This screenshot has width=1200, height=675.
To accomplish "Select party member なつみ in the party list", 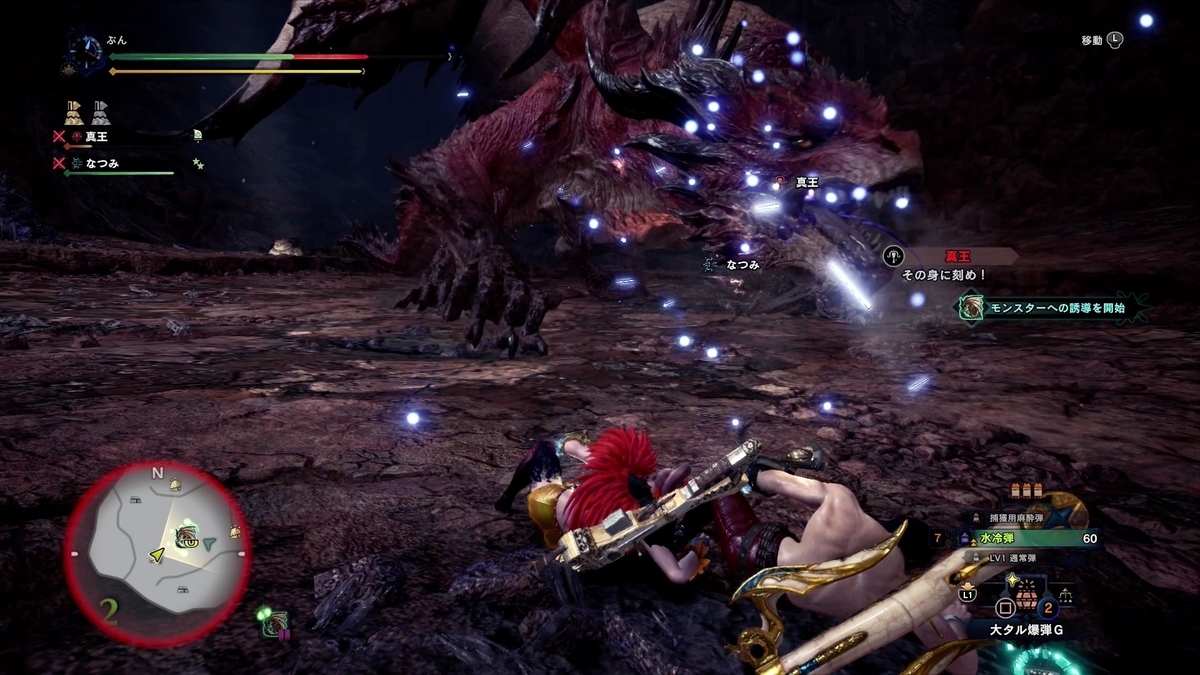I will click(104, 162).
